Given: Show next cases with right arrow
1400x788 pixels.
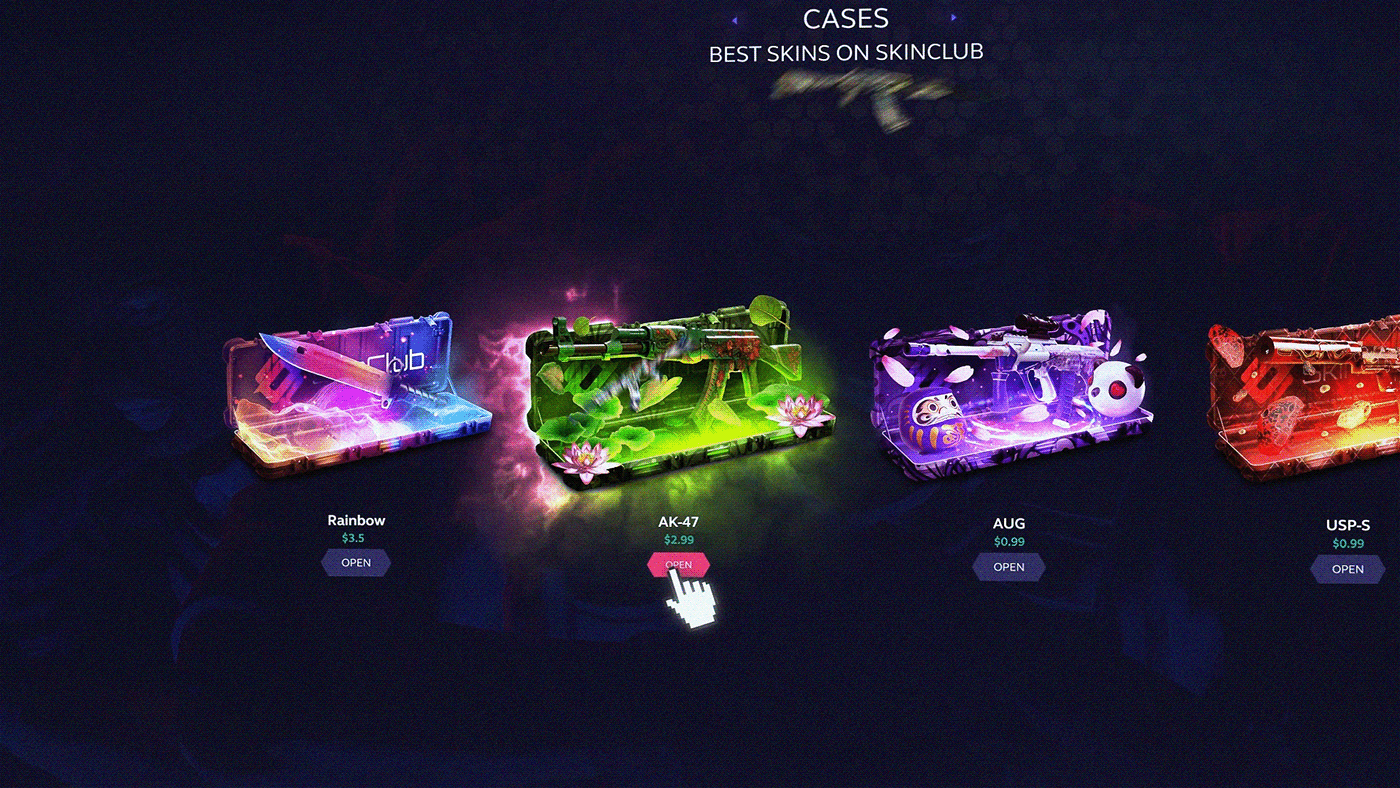Looking at the screenshot, I should (954, 18).
